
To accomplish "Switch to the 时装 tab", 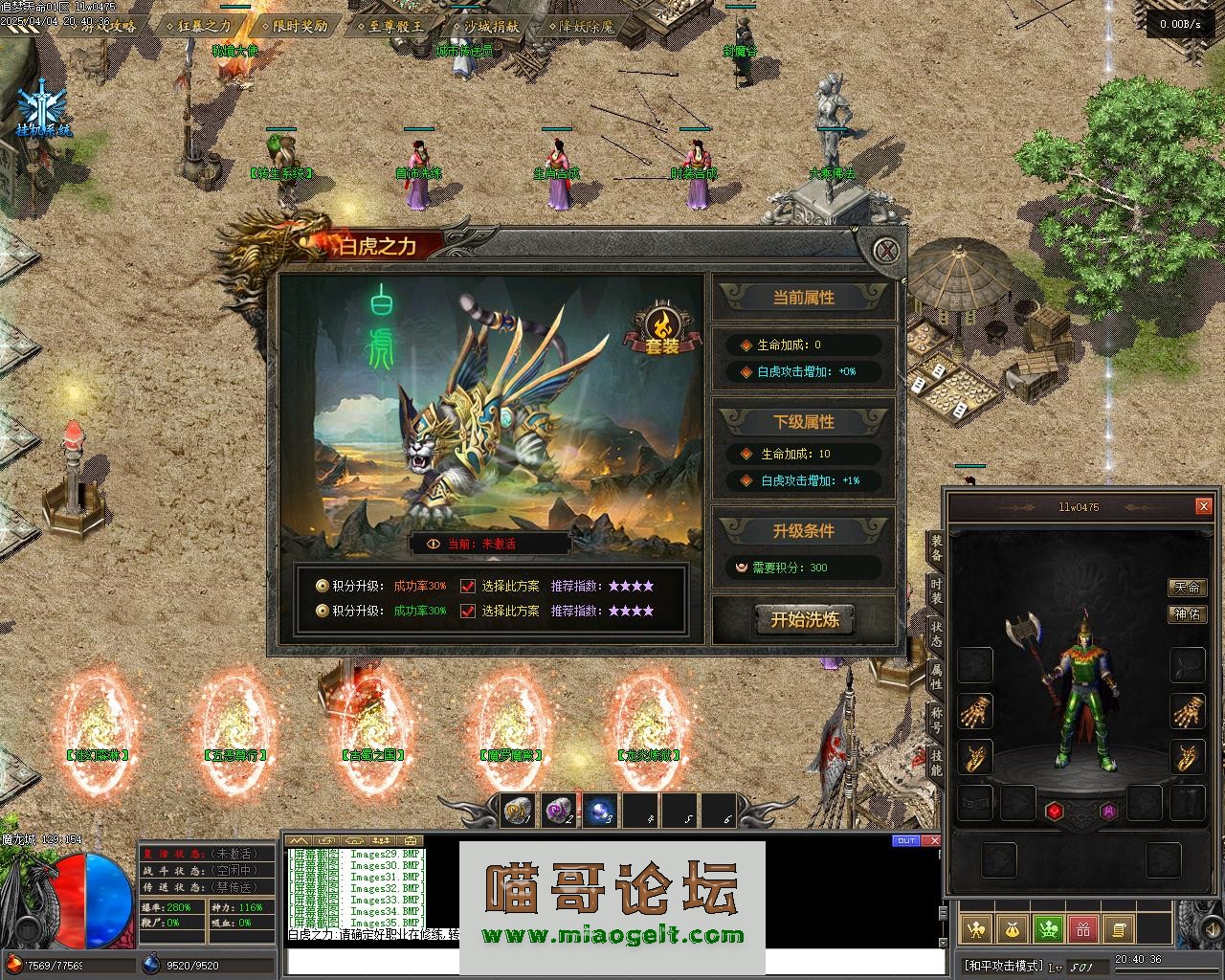I will (935, 590).
